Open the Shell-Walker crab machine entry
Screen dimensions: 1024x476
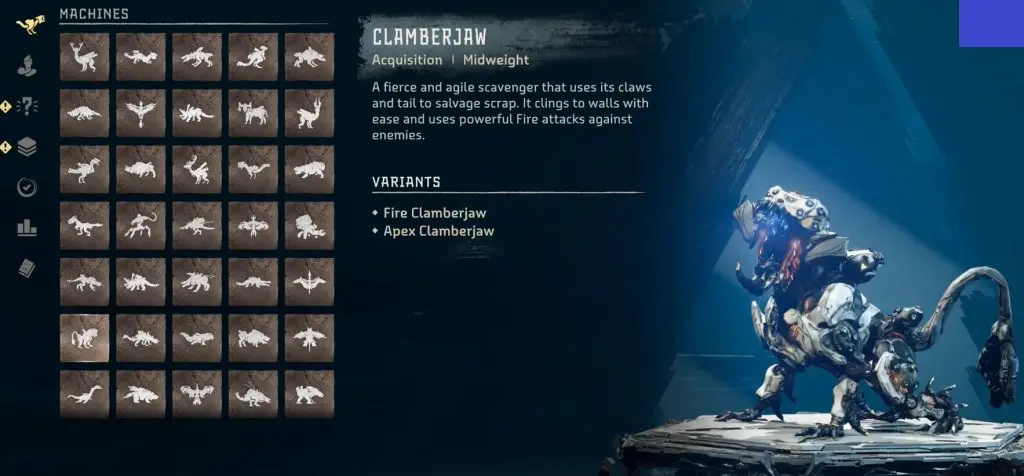pos(309,225)
